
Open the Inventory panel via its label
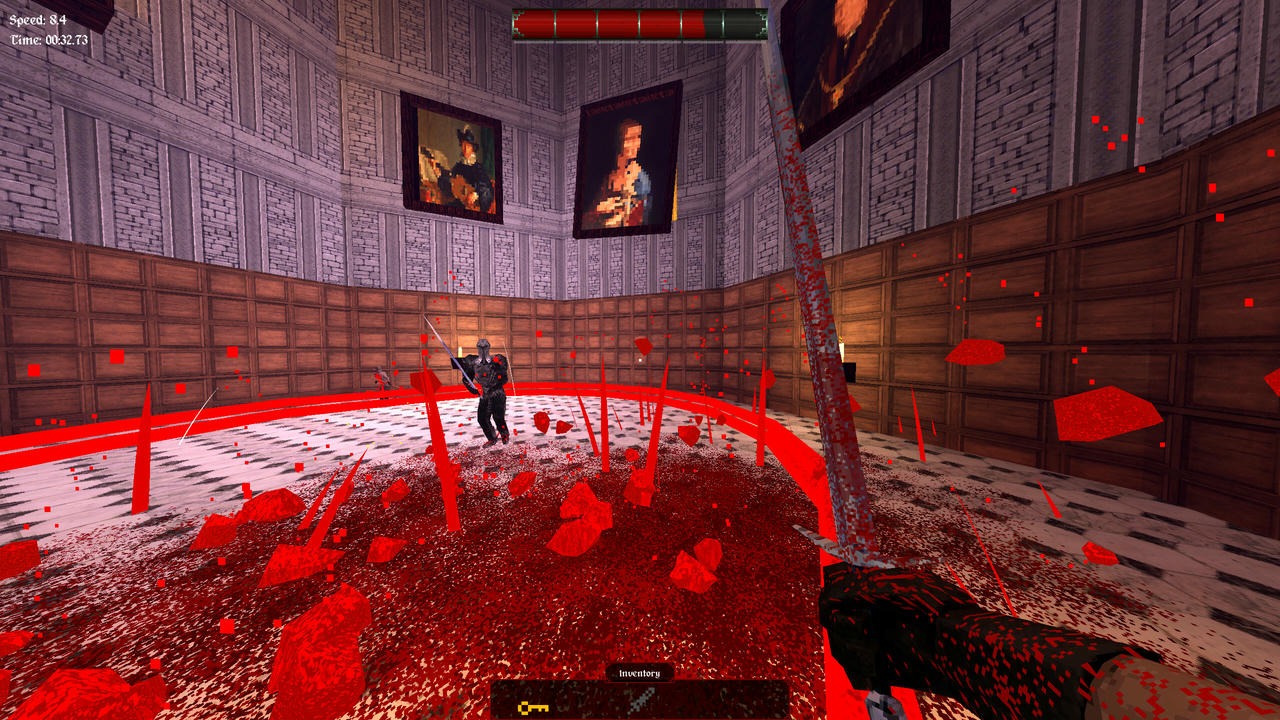pyautogui.click(x=640, y=672)
